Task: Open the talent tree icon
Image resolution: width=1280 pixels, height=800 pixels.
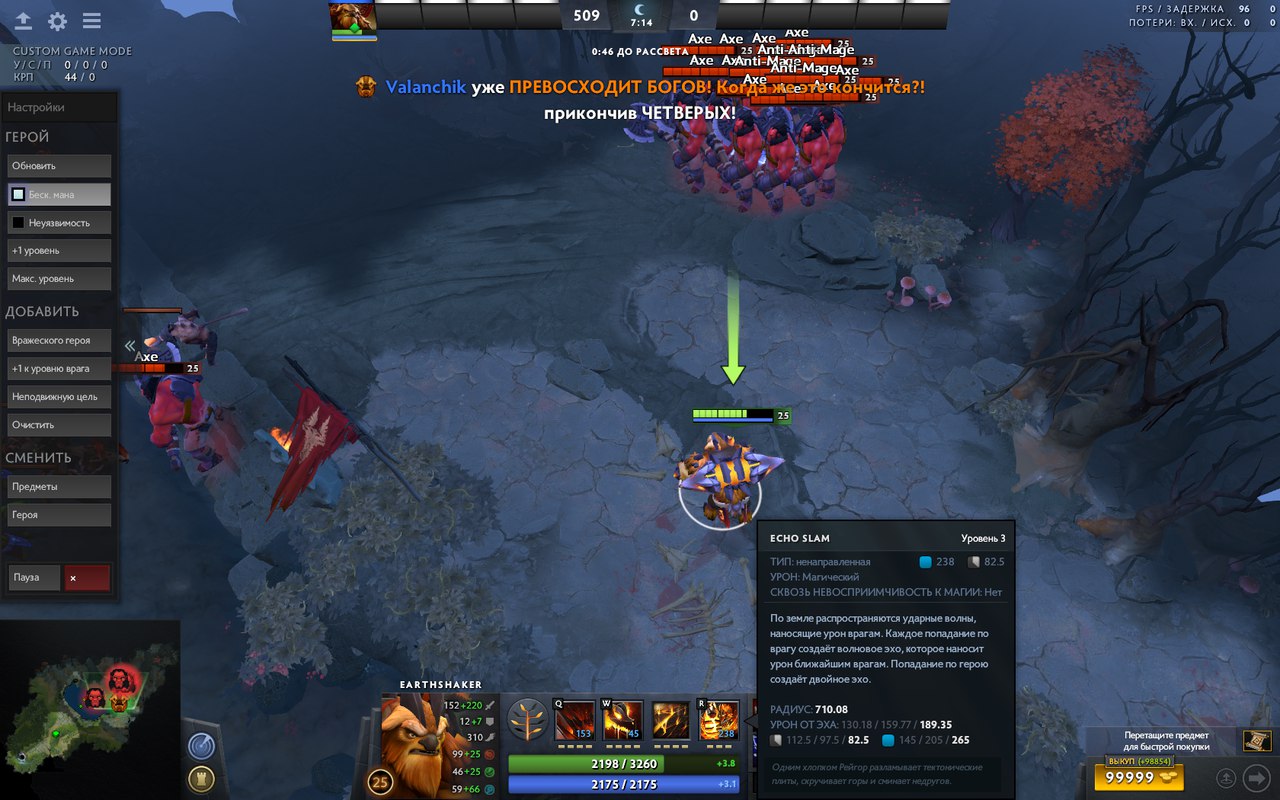Action: (x=526, y=719)
